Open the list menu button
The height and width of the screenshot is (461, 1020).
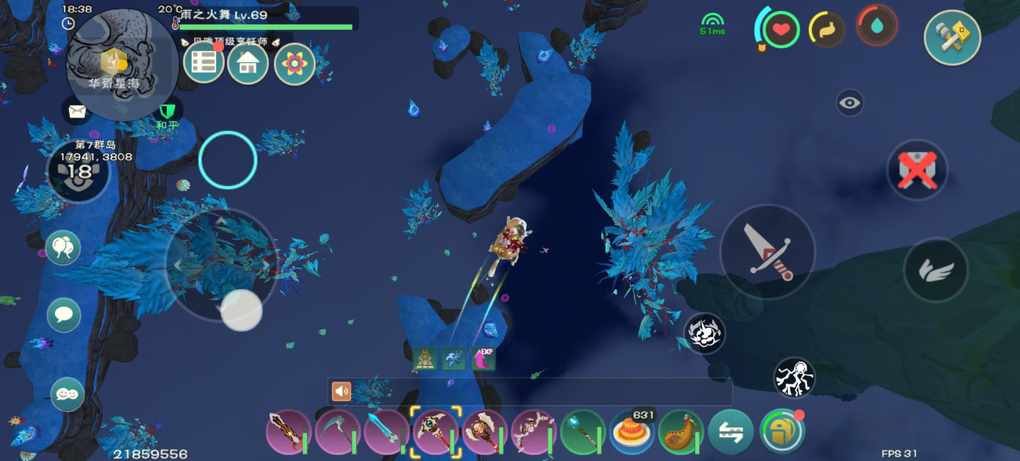pyautogui.click(x=203, y=64)
